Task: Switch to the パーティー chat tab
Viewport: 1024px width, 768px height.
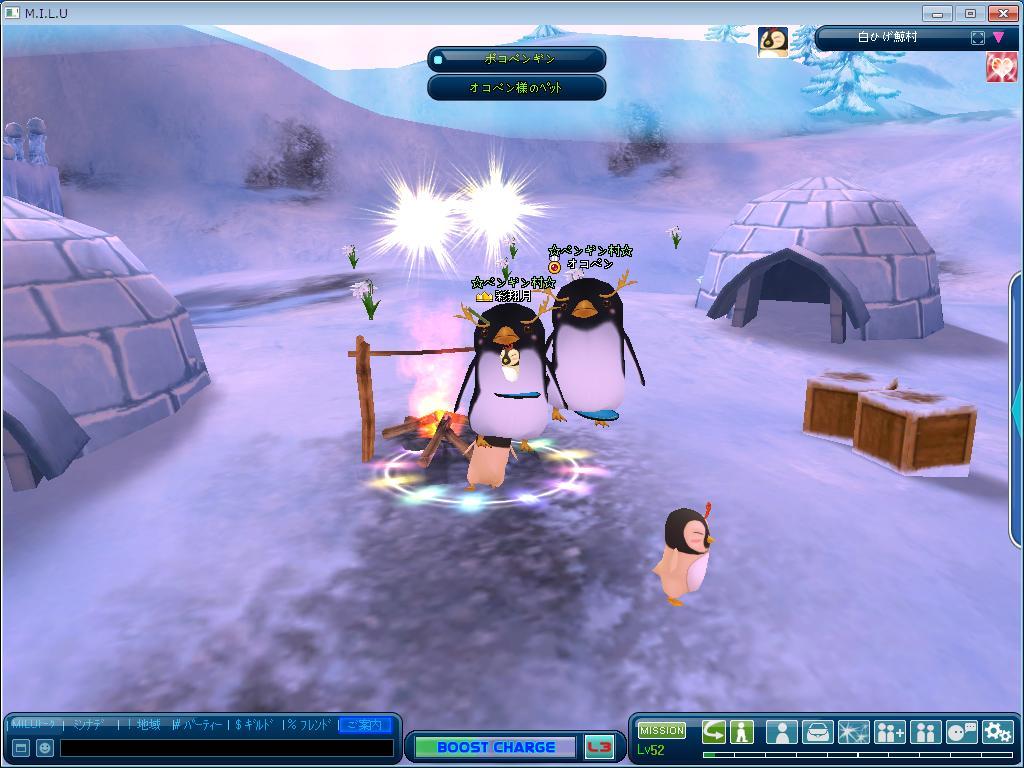Action: tap(201, 725)
